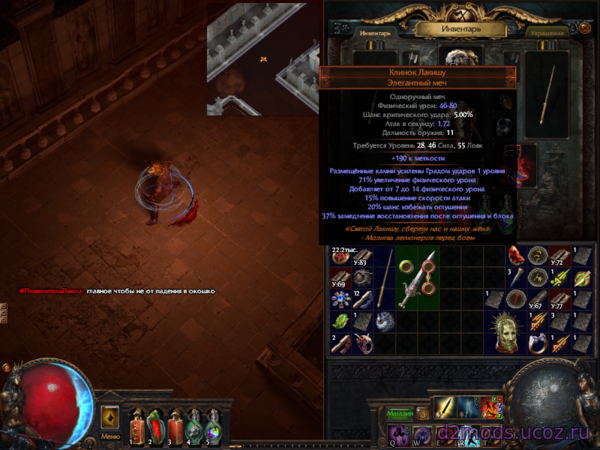Open the Магазин shop
This screenshot has width=600, height=450.
(400, 412)
